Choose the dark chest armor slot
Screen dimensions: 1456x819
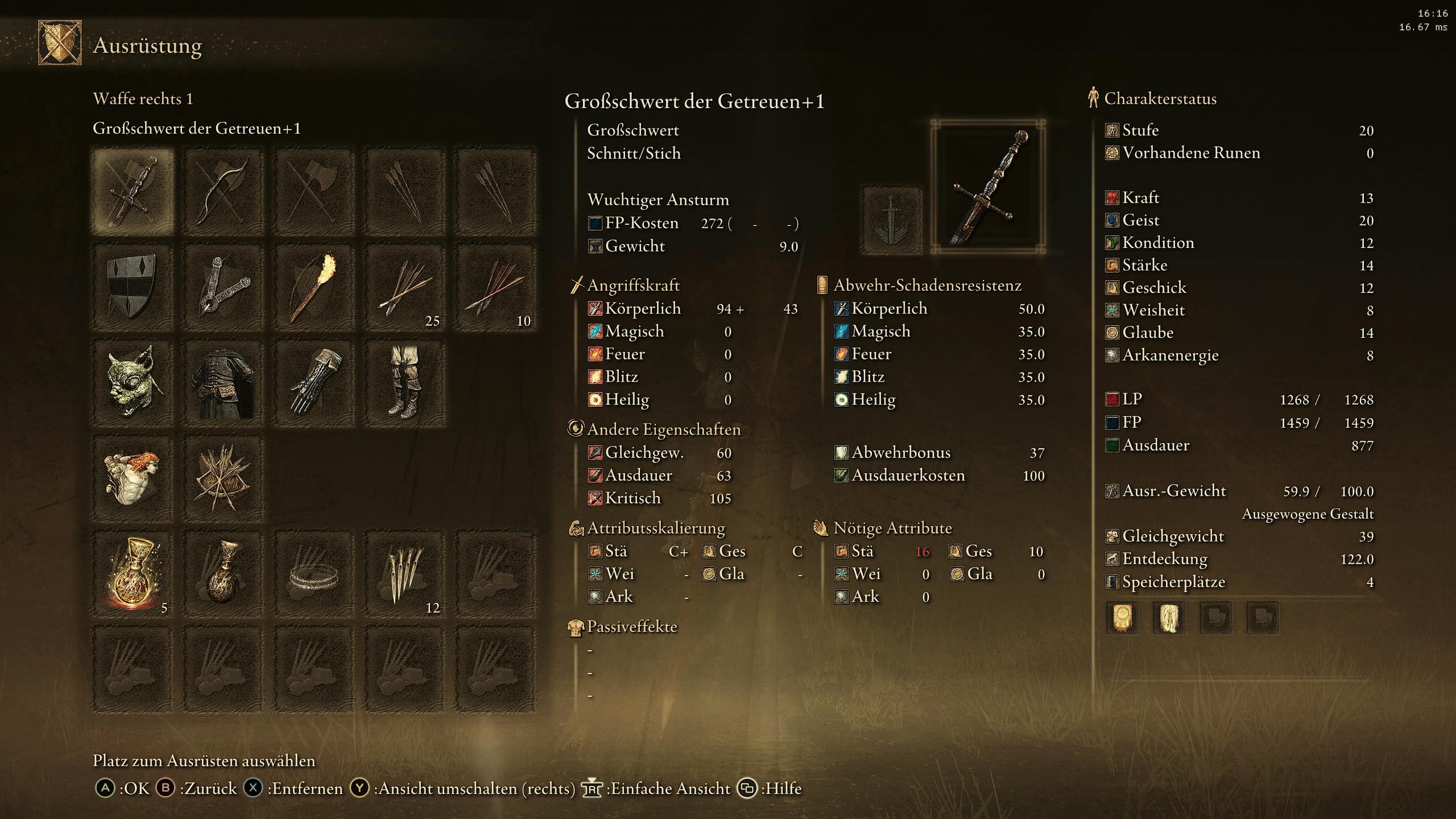point(223,383)
